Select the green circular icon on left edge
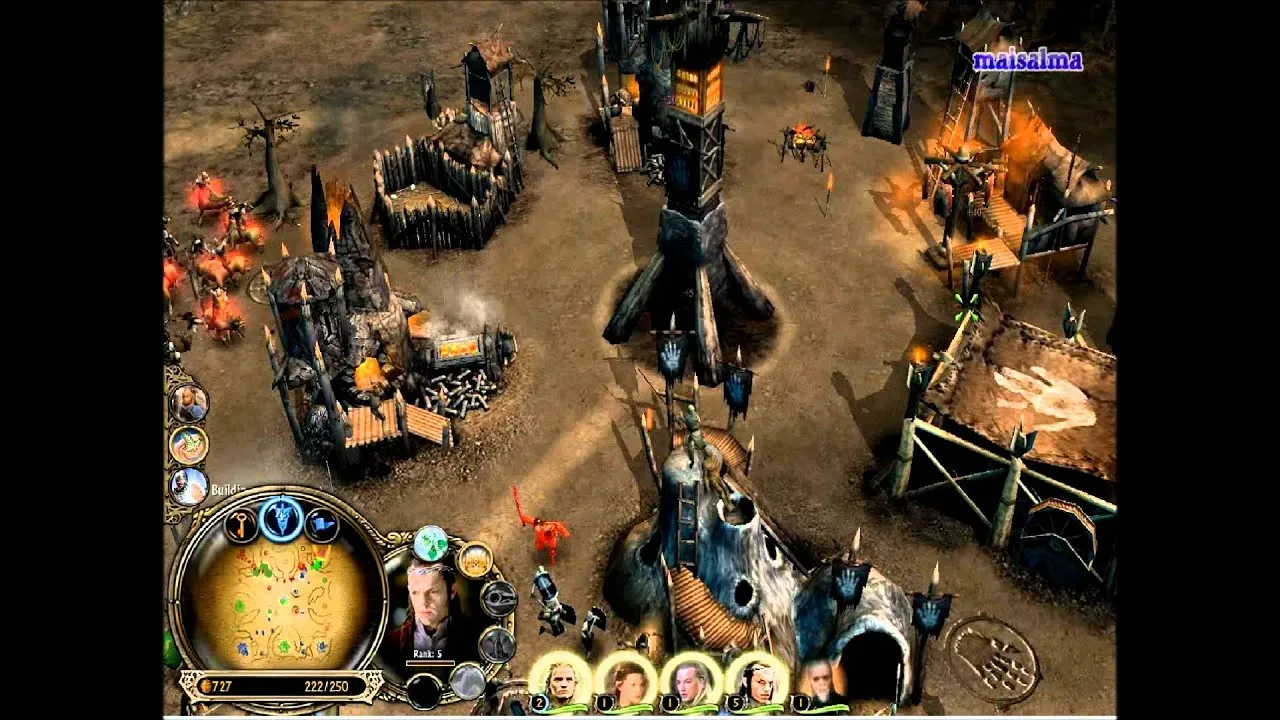The width and height of the screenshot is (1280, 720). pyautogui.click(x=188, y=445)
